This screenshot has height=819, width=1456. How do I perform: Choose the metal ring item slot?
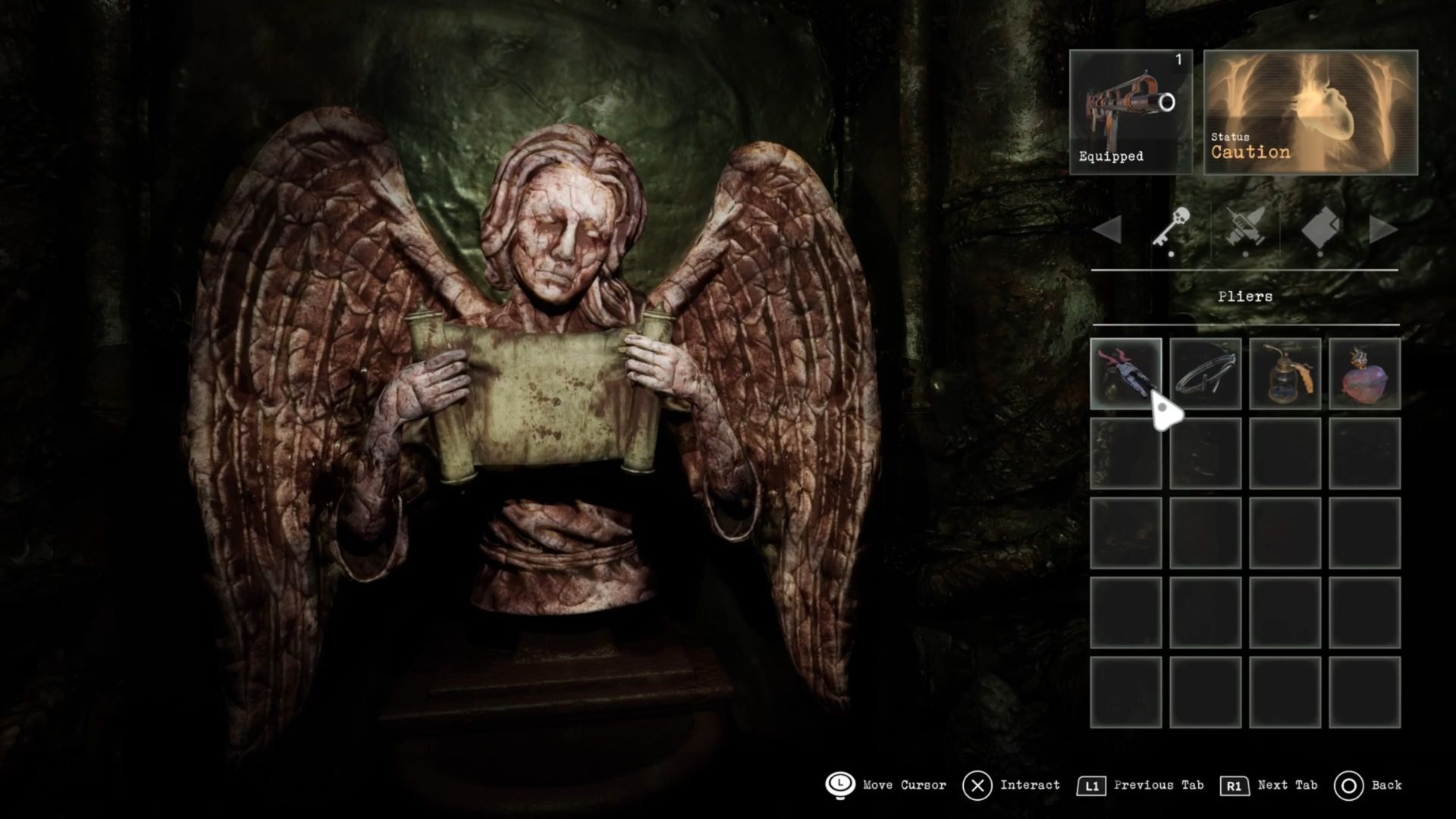pyautogui.click(x=1205, y=373)
